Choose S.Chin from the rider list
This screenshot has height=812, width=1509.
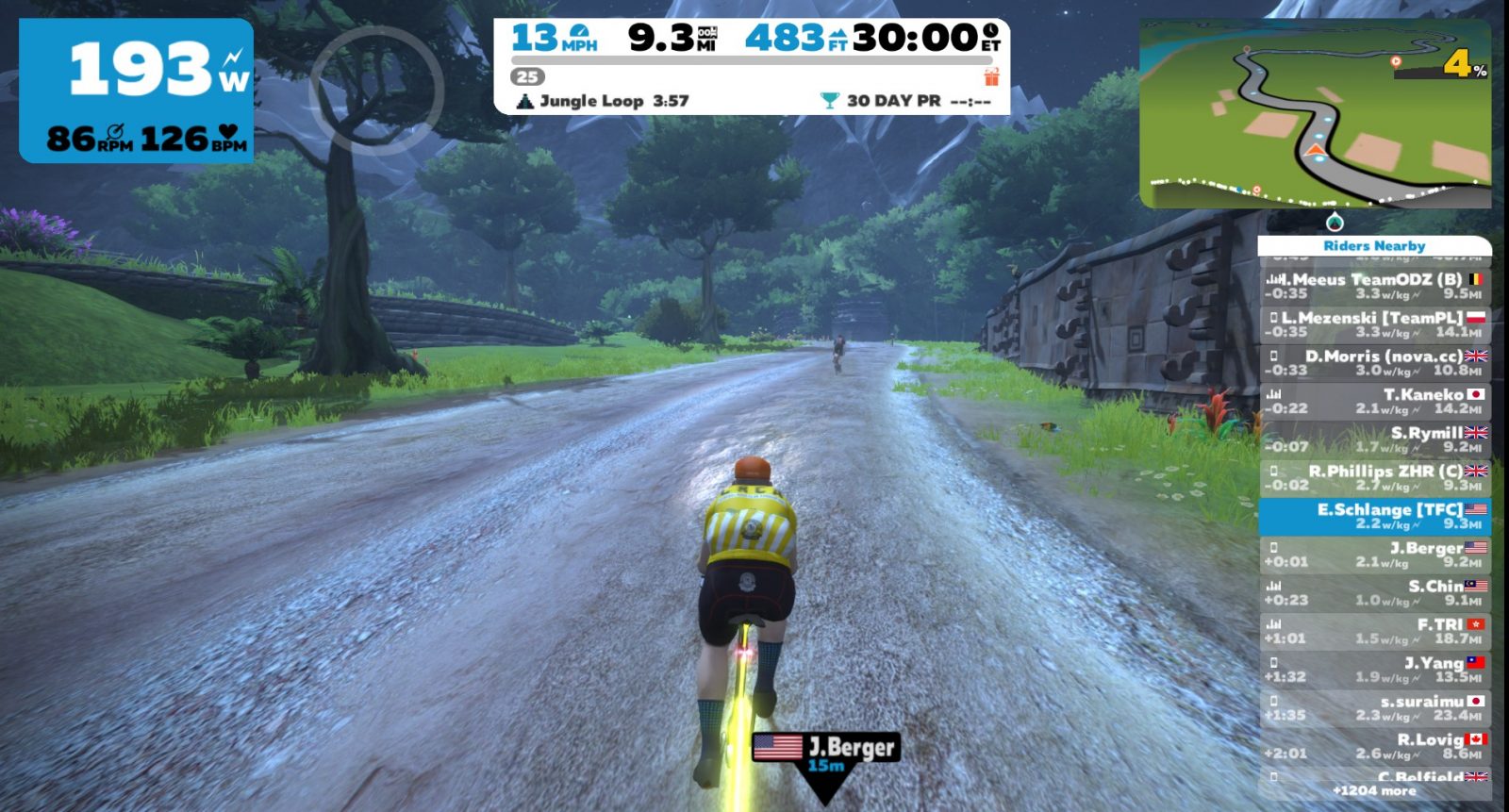tap(1374, 593)
